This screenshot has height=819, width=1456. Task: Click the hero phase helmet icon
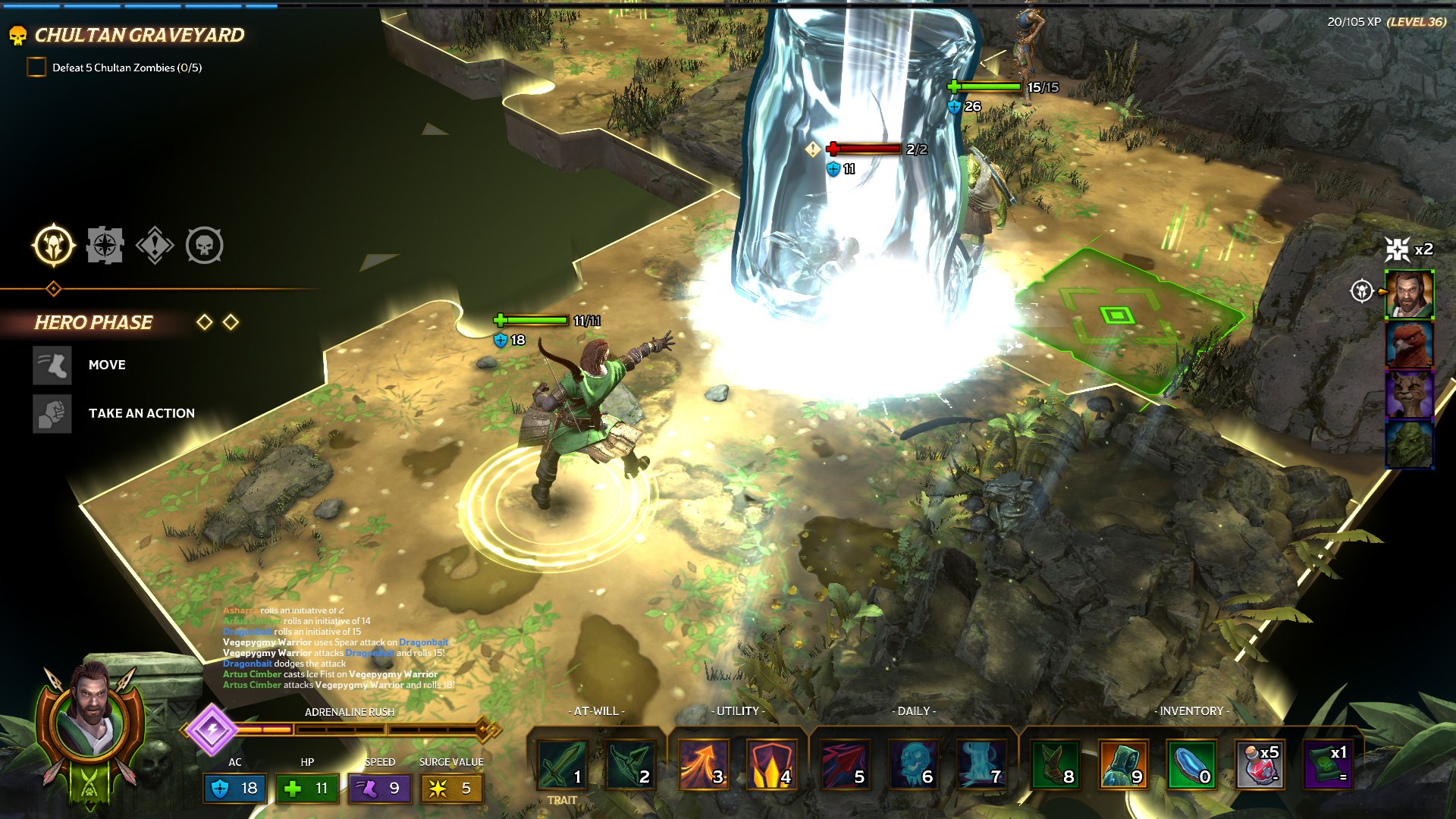[x=54, y=246]
